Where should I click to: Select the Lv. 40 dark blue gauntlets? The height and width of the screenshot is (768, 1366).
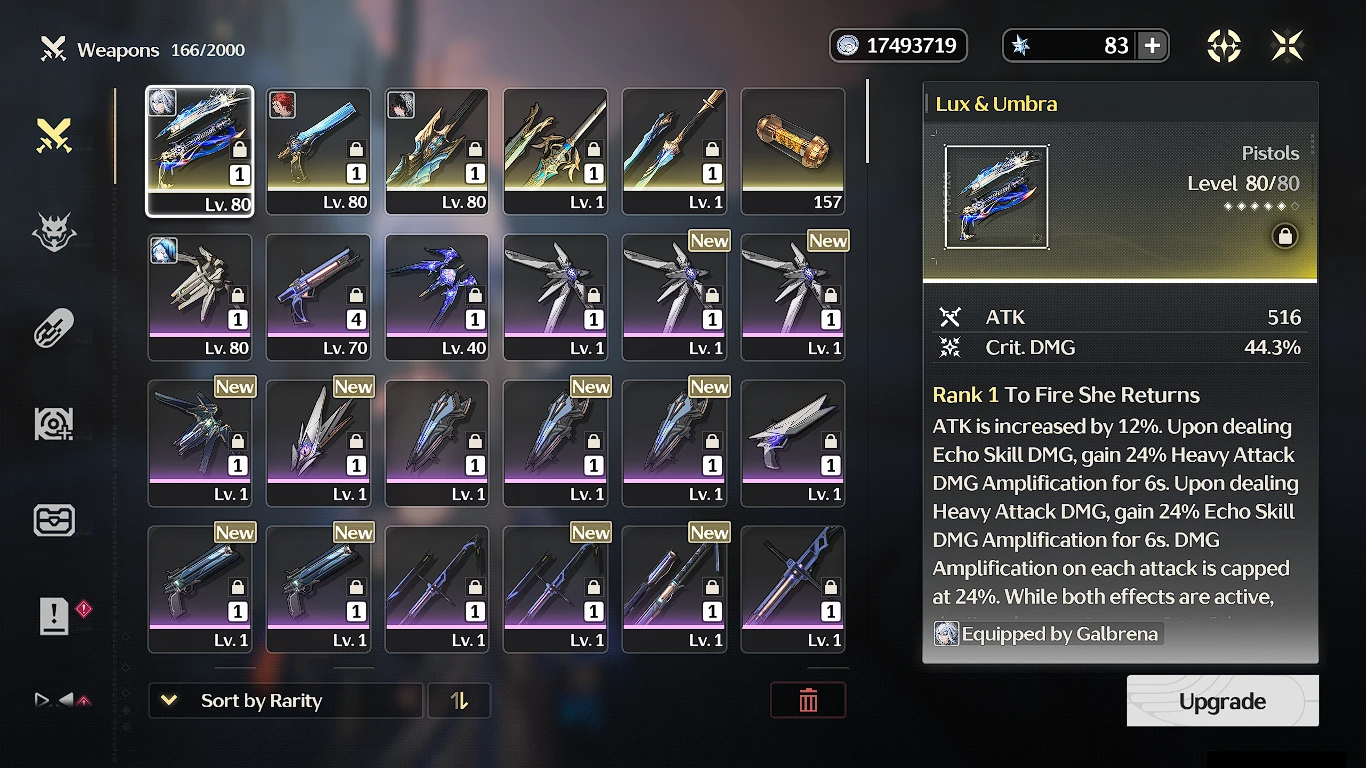(x=437, y=297)
